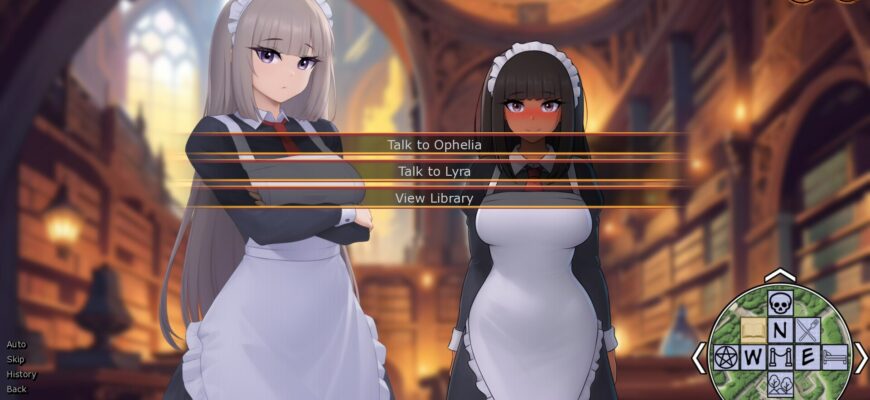
Task: Pick the View Library choice
Action: pos(434,198)
